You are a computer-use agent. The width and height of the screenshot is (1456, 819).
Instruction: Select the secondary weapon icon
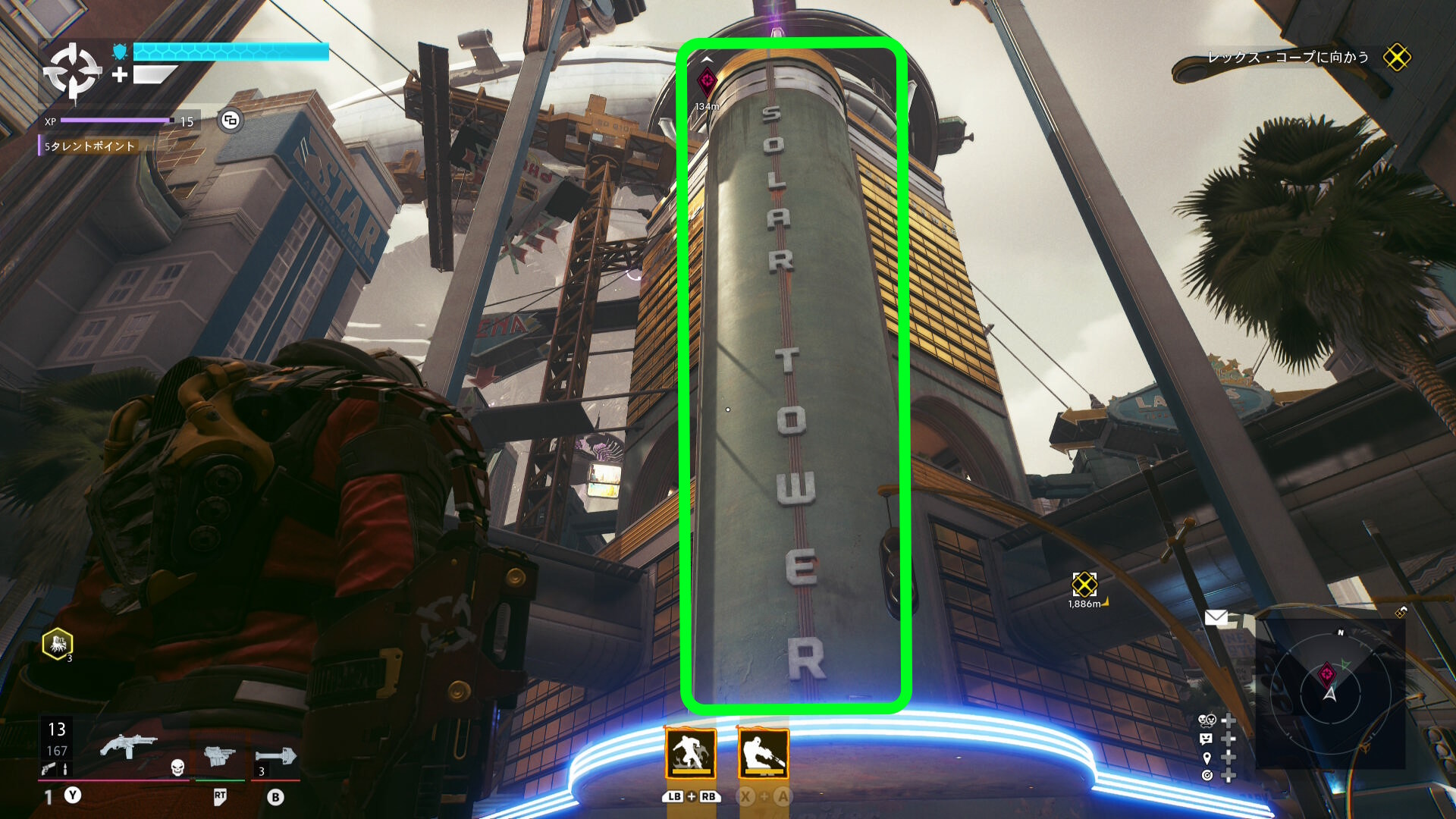[219, 755]
